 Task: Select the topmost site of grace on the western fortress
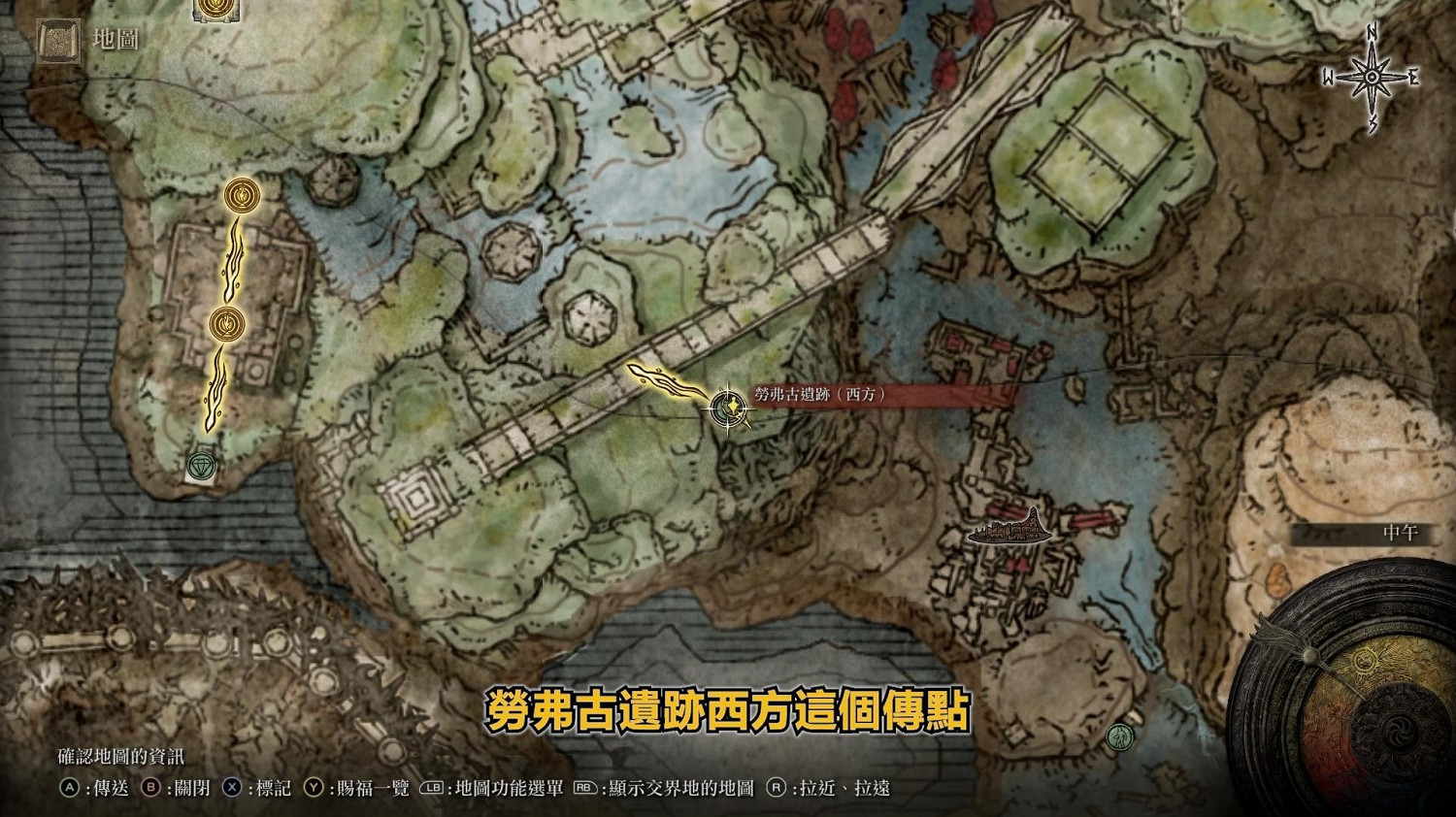pyautogui.click(x=240, y=197)
